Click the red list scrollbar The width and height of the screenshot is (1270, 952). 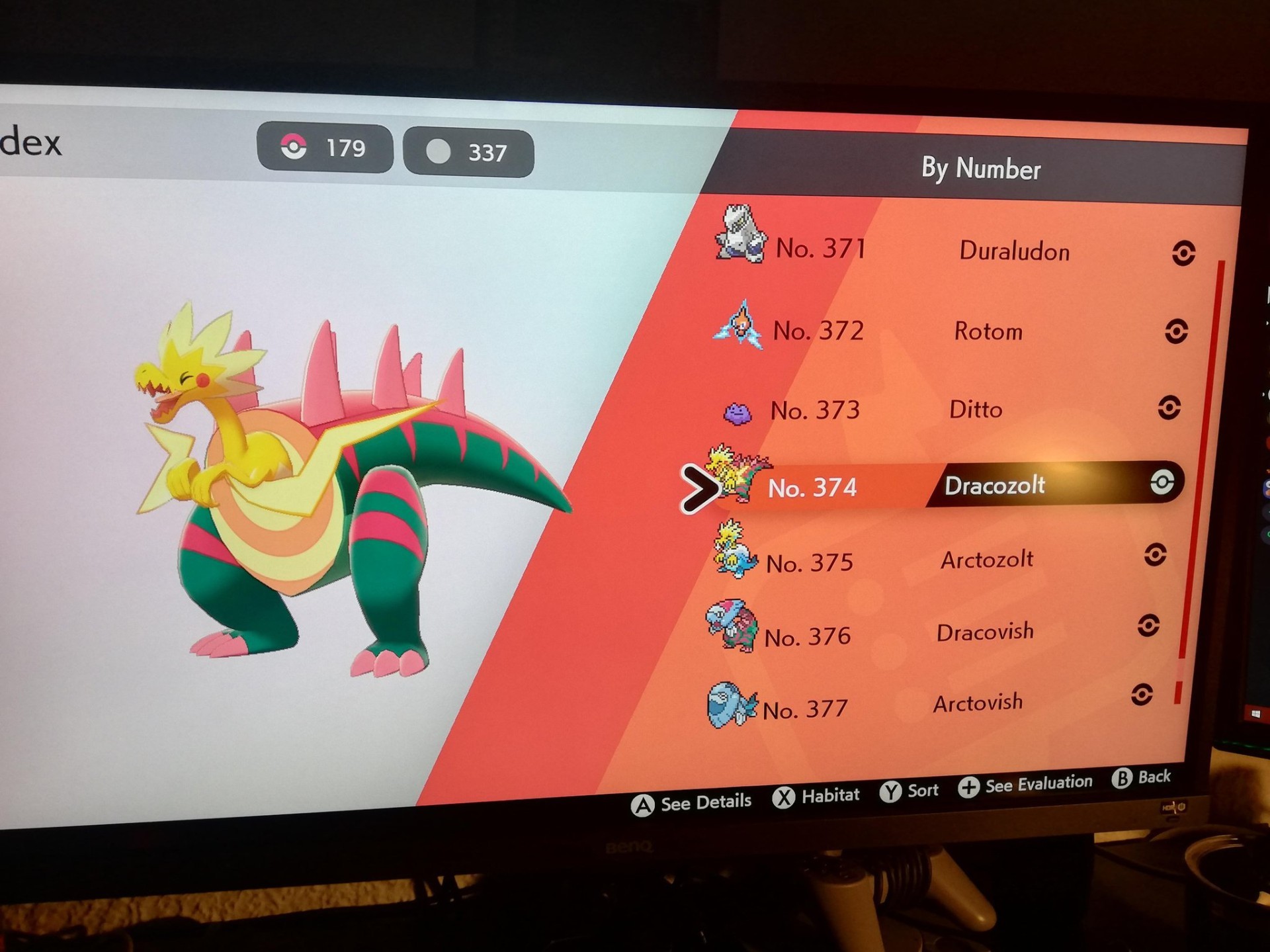point(1201,463)
